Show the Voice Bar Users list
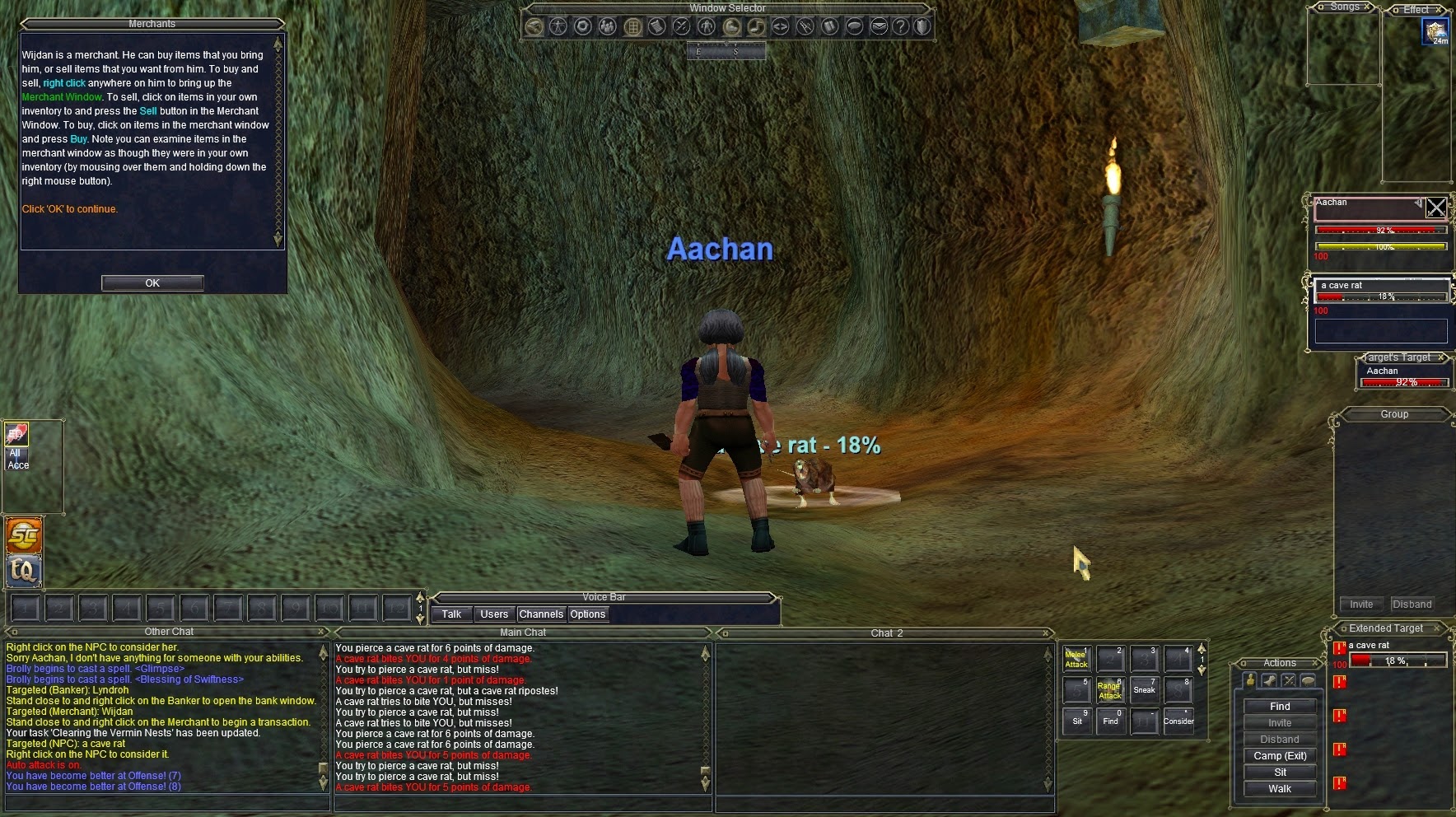 [494, 614]
